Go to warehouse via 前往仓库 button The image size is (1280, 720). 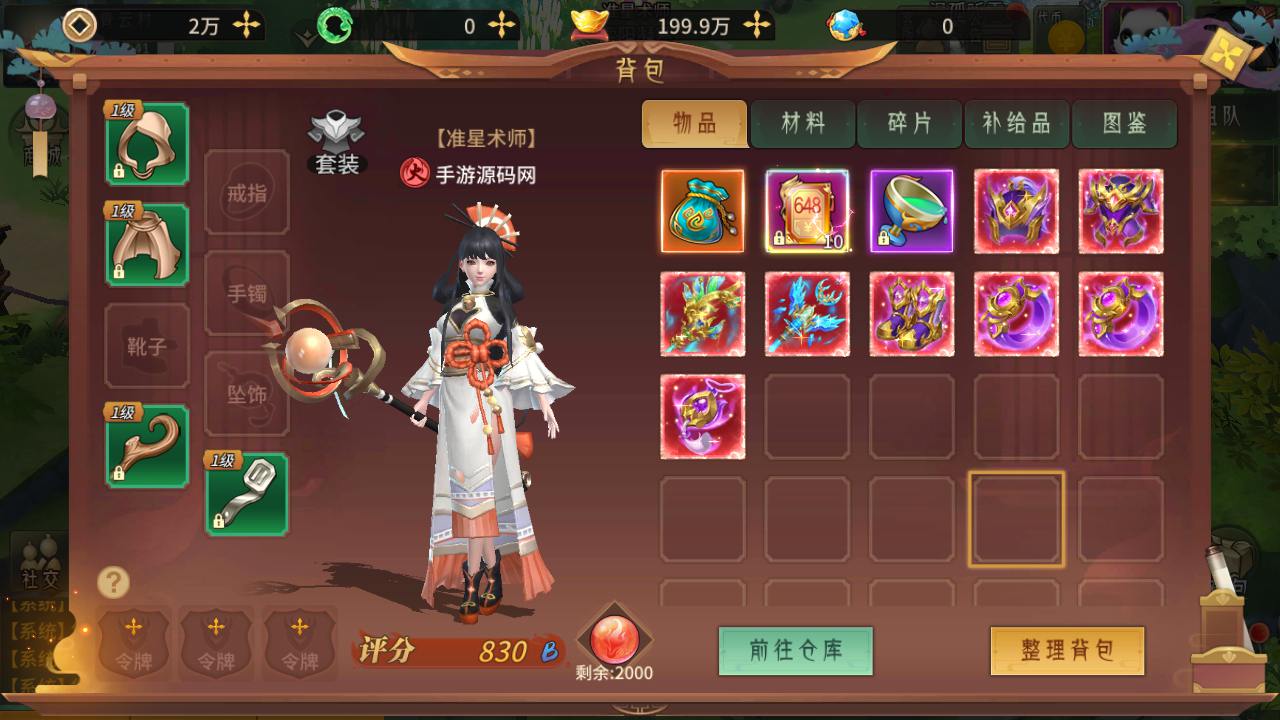(x=796, y=651)
